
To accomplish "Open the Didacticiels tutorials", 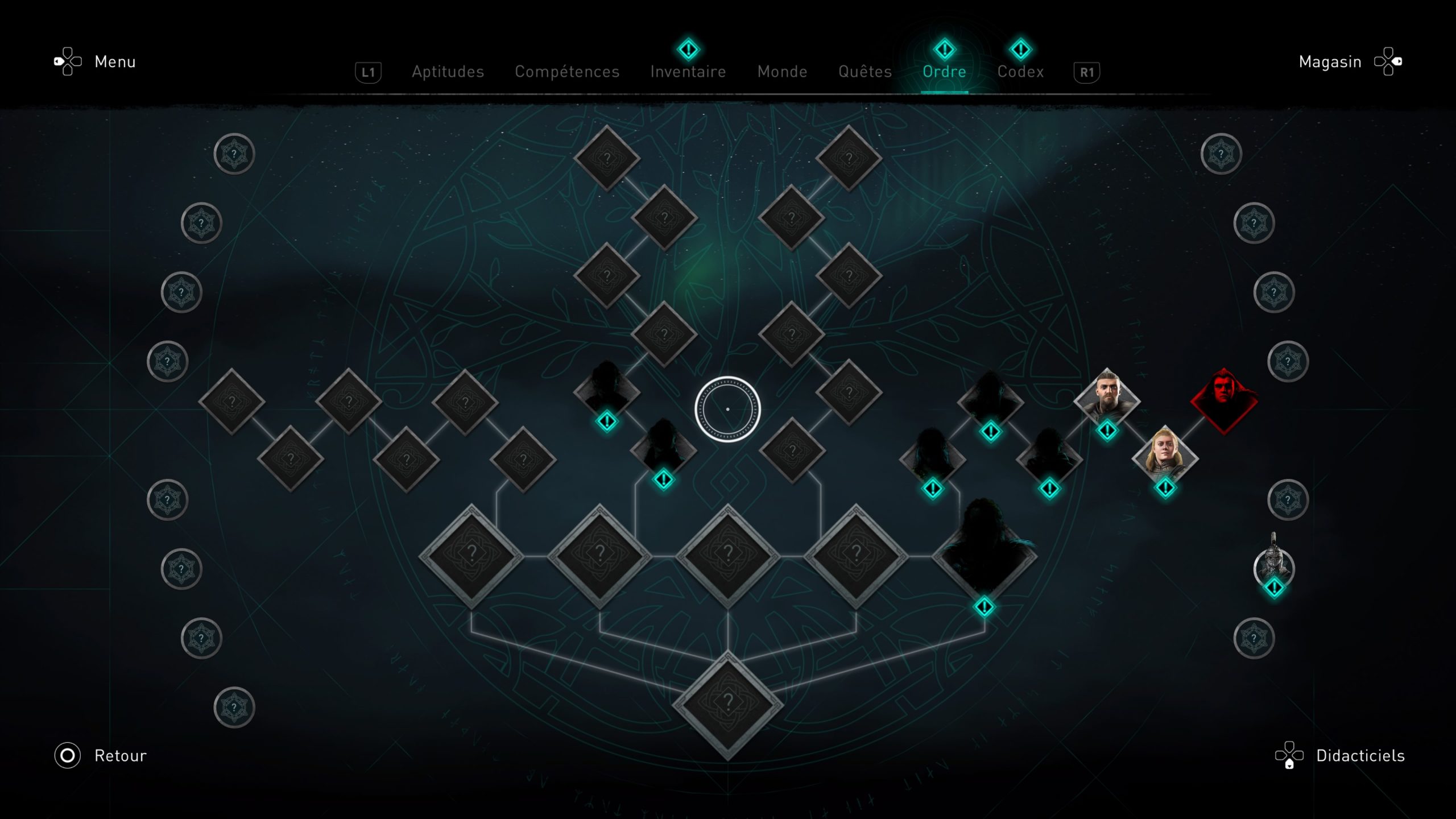I will coord(1360,755).
